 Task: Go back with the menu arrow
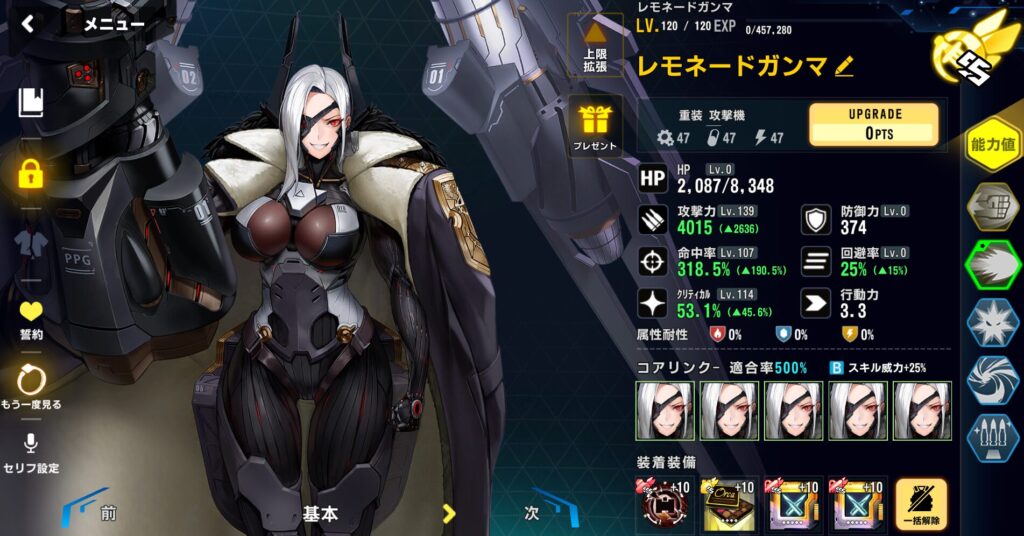pyautogui.click(x=28, y=23)
